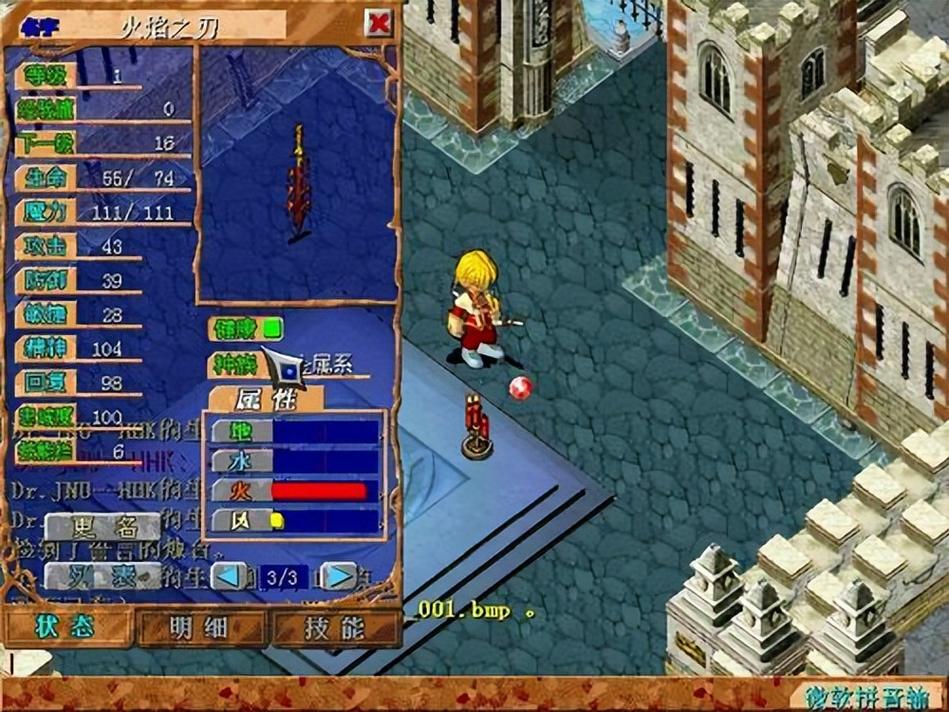This screenshot has width=949, height=712.
Task: Go to the next pet page
Action: pos(341,577)
